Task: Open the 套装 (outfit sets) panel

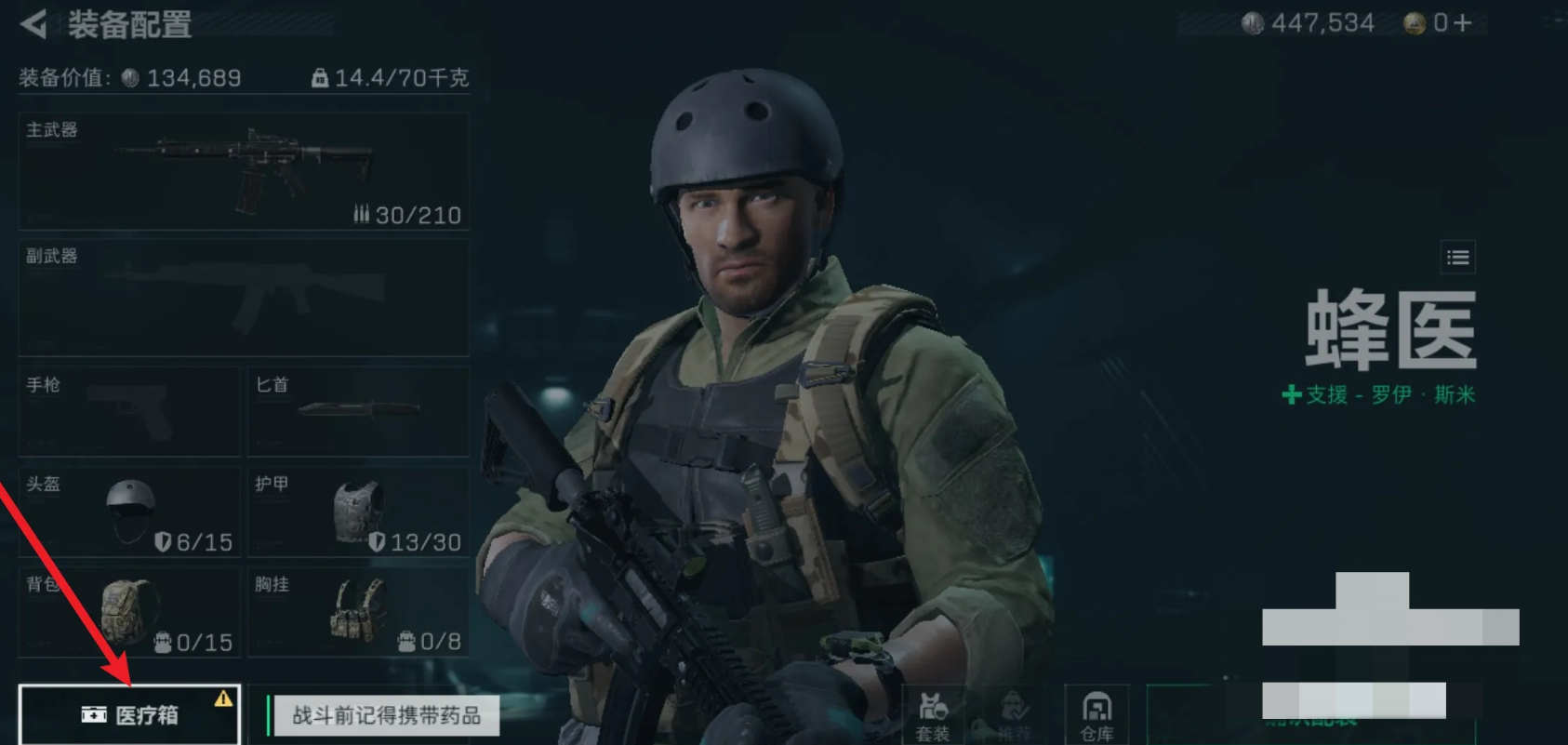Action: 931,716
